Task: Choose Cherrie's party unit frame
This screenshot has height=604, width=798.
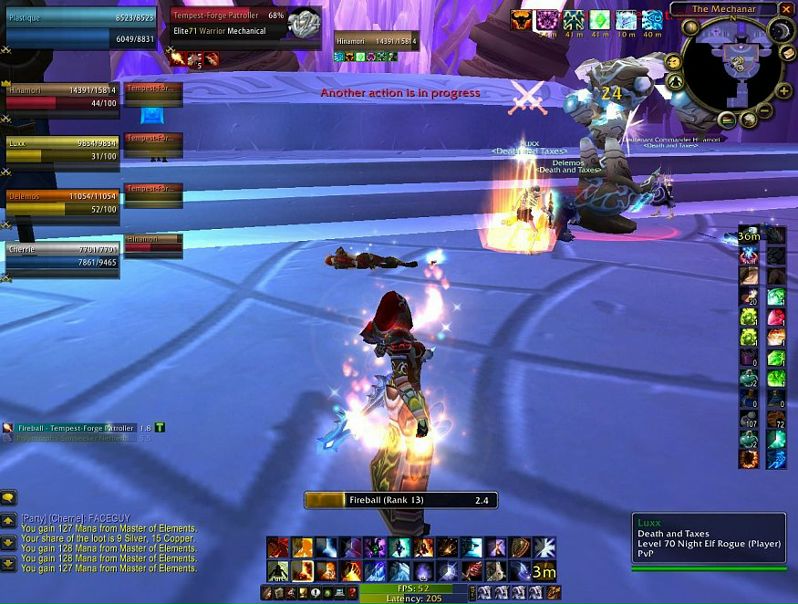Action: point(62,256)
